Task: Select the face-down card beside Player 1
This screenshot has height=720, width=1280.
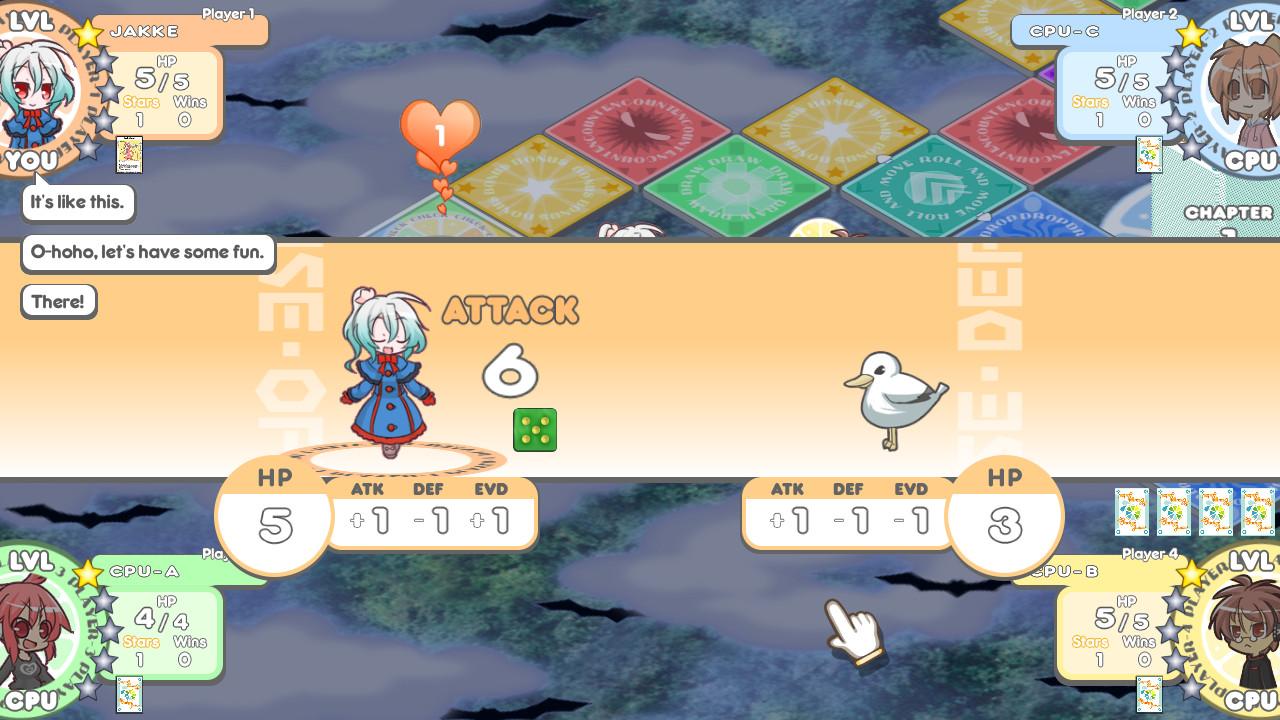Action: click(129, 156)
